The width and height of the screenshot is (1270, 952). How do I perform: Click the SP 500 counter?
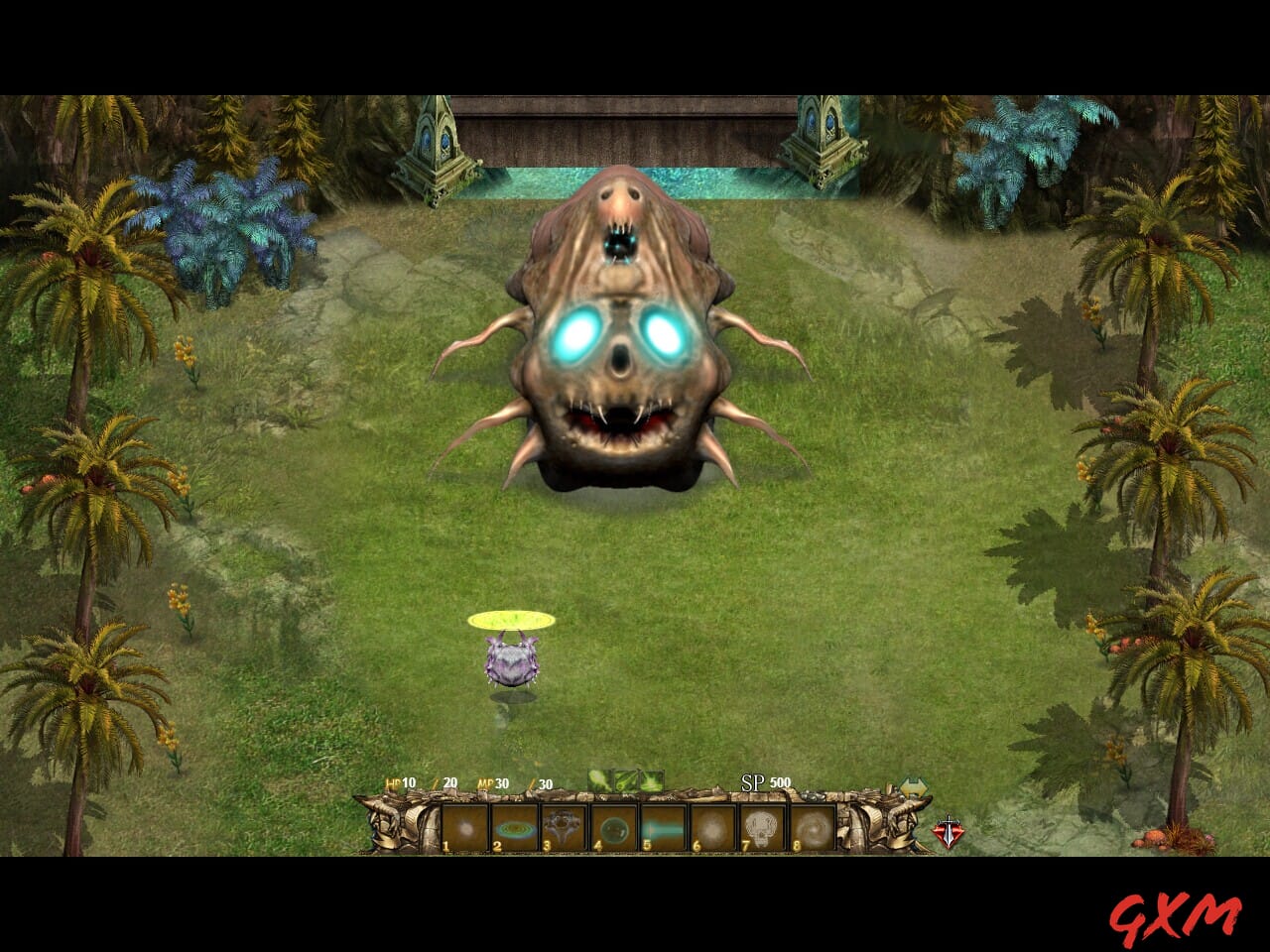pos(764,782)
